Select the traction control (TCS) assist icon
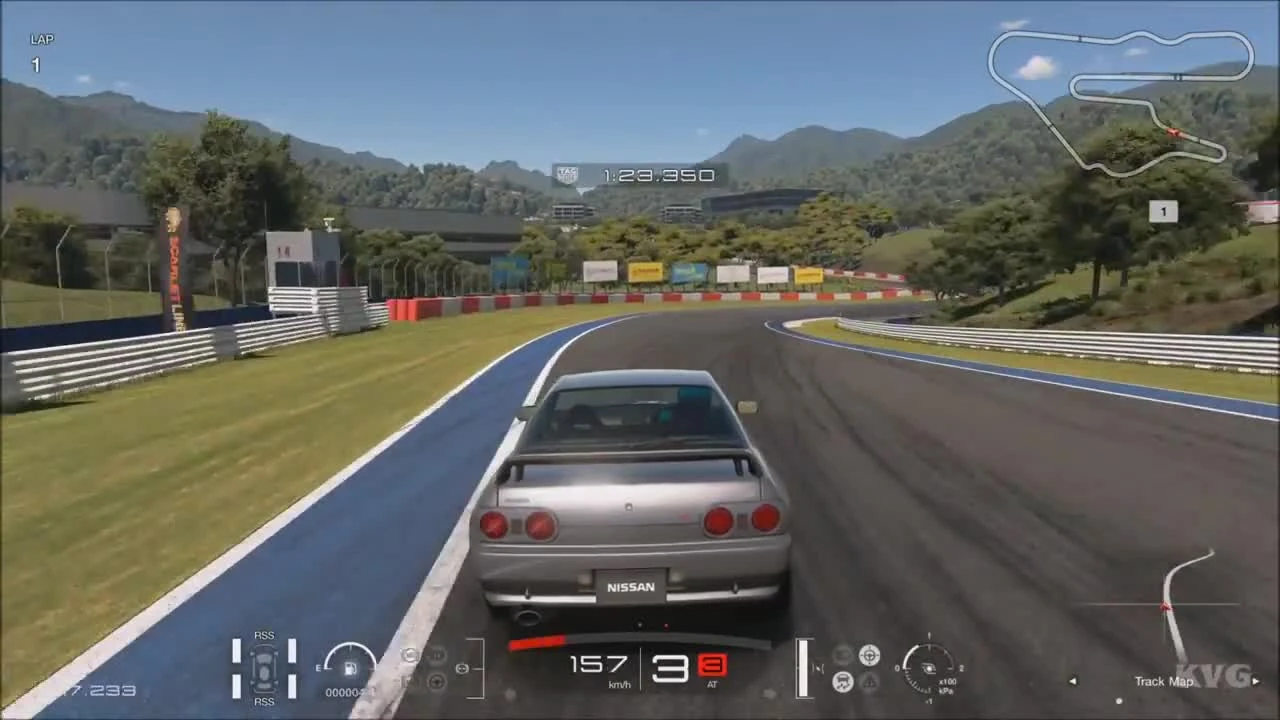The height and width of the screenshot is (720, 1280). (843, 680)
